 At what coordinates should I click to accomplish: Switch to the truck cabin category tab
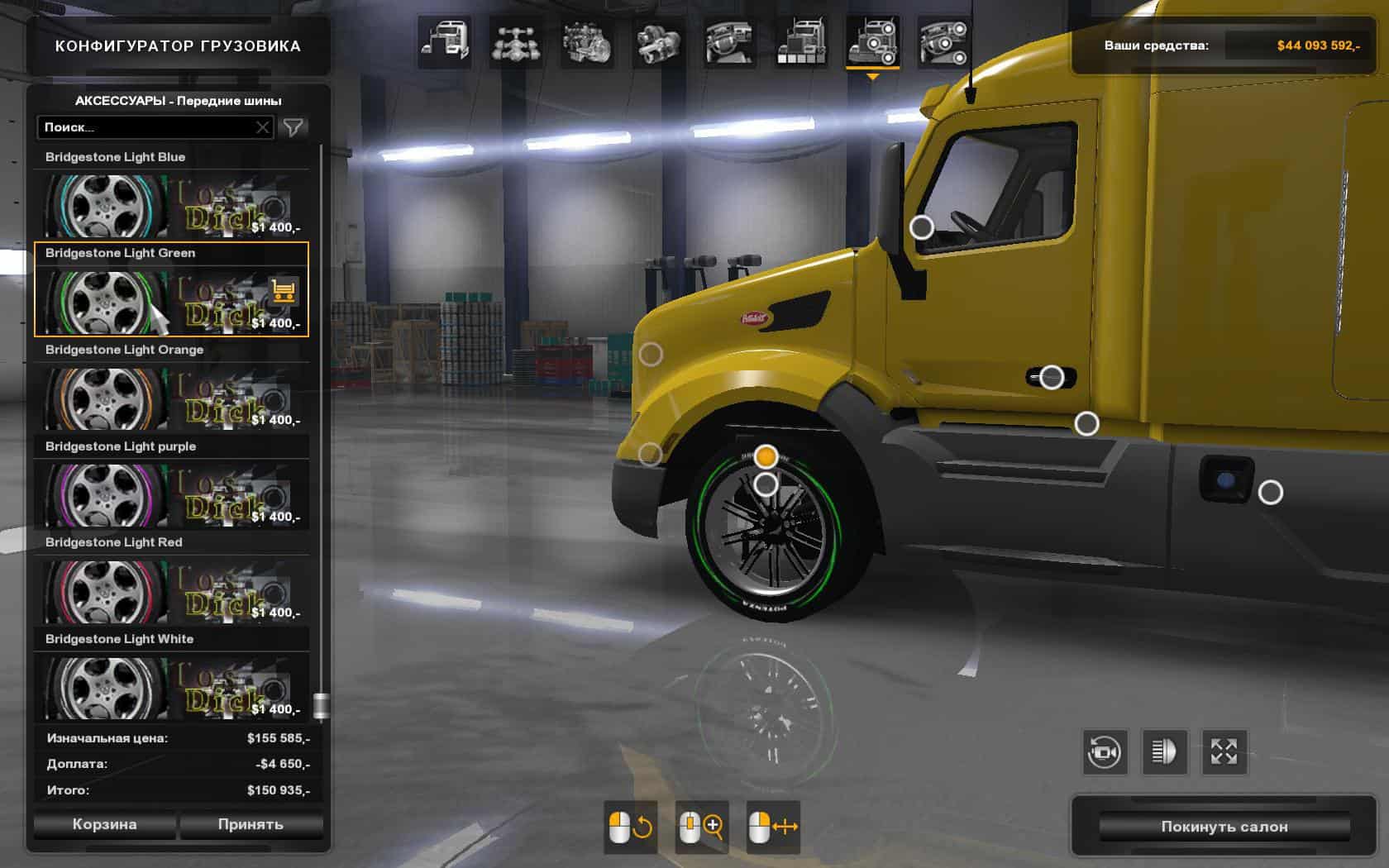click(445, 43)
